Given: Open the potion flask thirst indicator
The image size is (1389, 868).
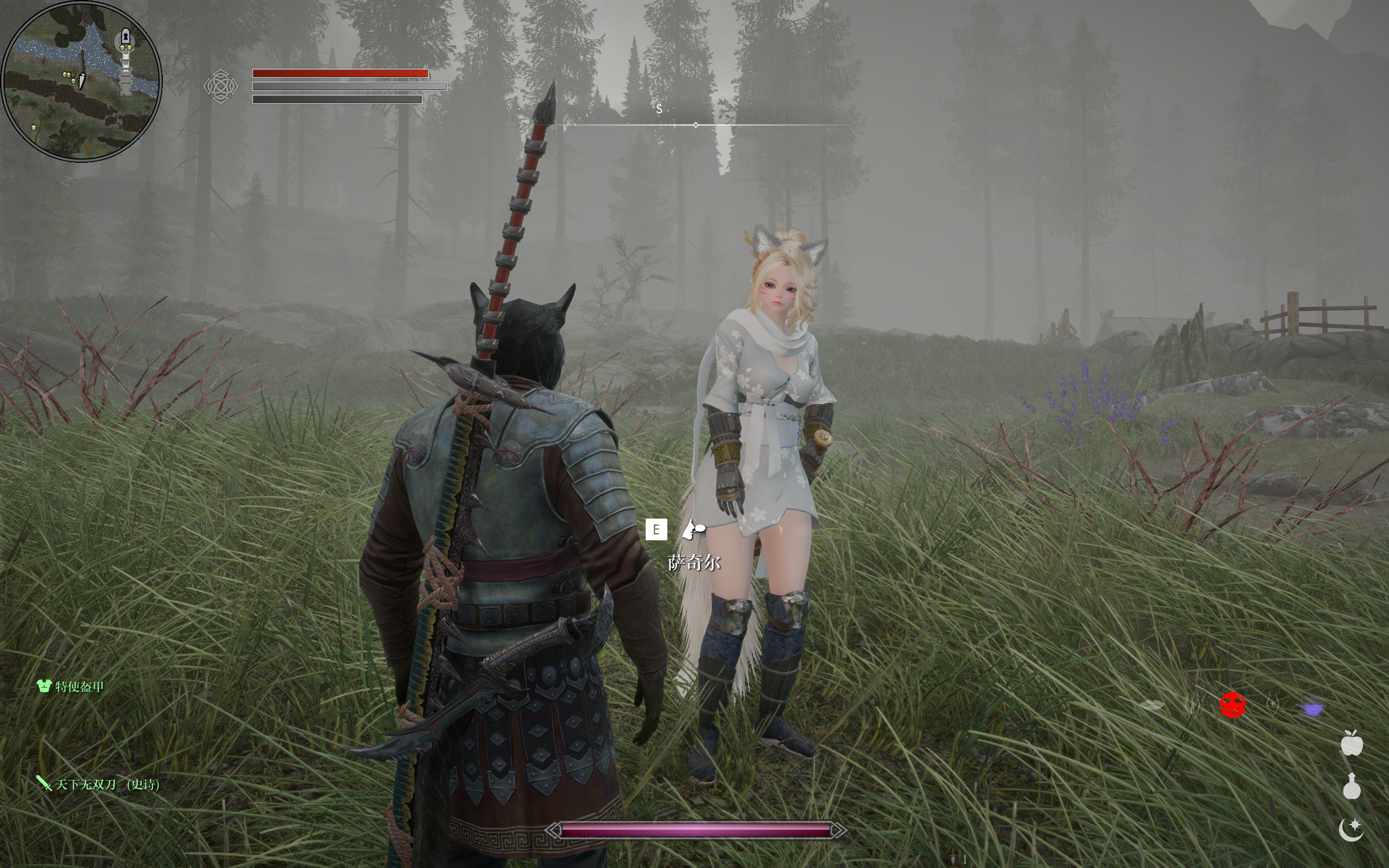Looking at the screenshot, I should pyautogui.click(x=1351, y=787).
